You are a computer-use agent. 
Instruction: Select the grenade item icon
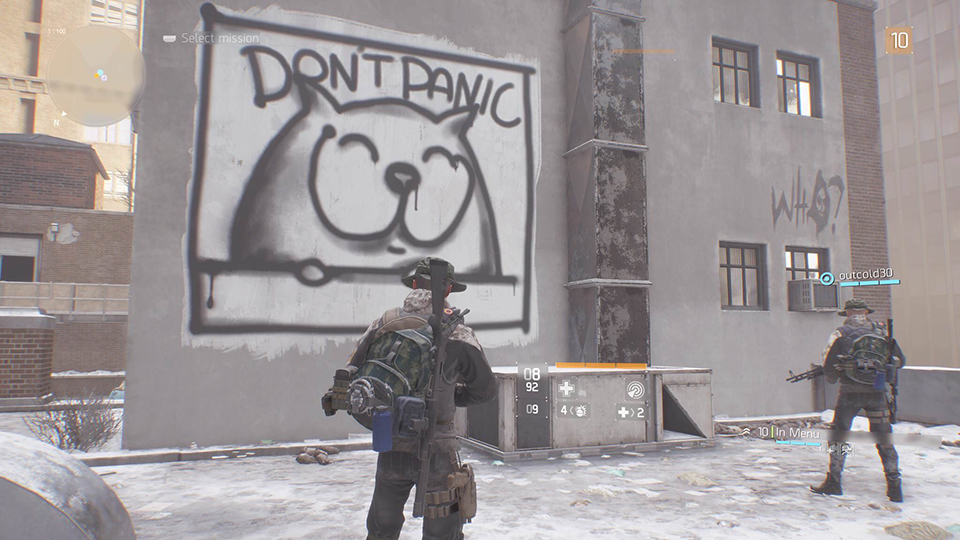coord(578,411)
